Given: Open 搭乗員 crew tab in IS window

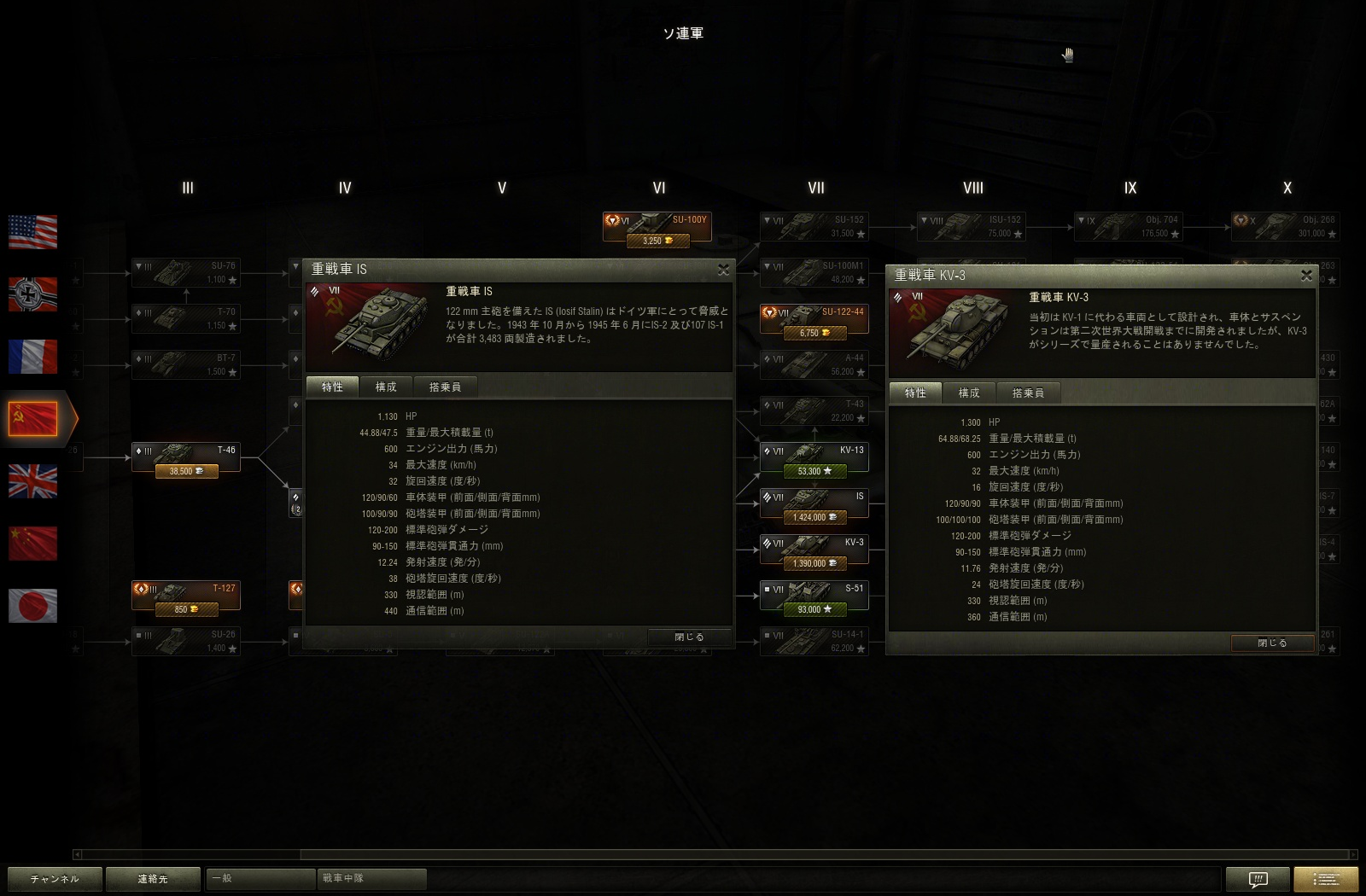Looking at the screenshot, I should point(445,387).
